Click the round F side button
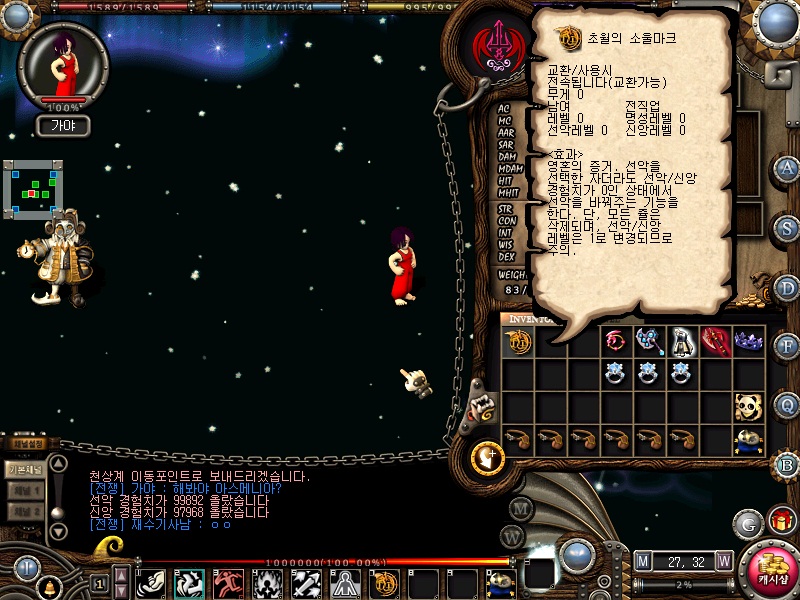This screenshot has width=800, height=600. point(787,347)
